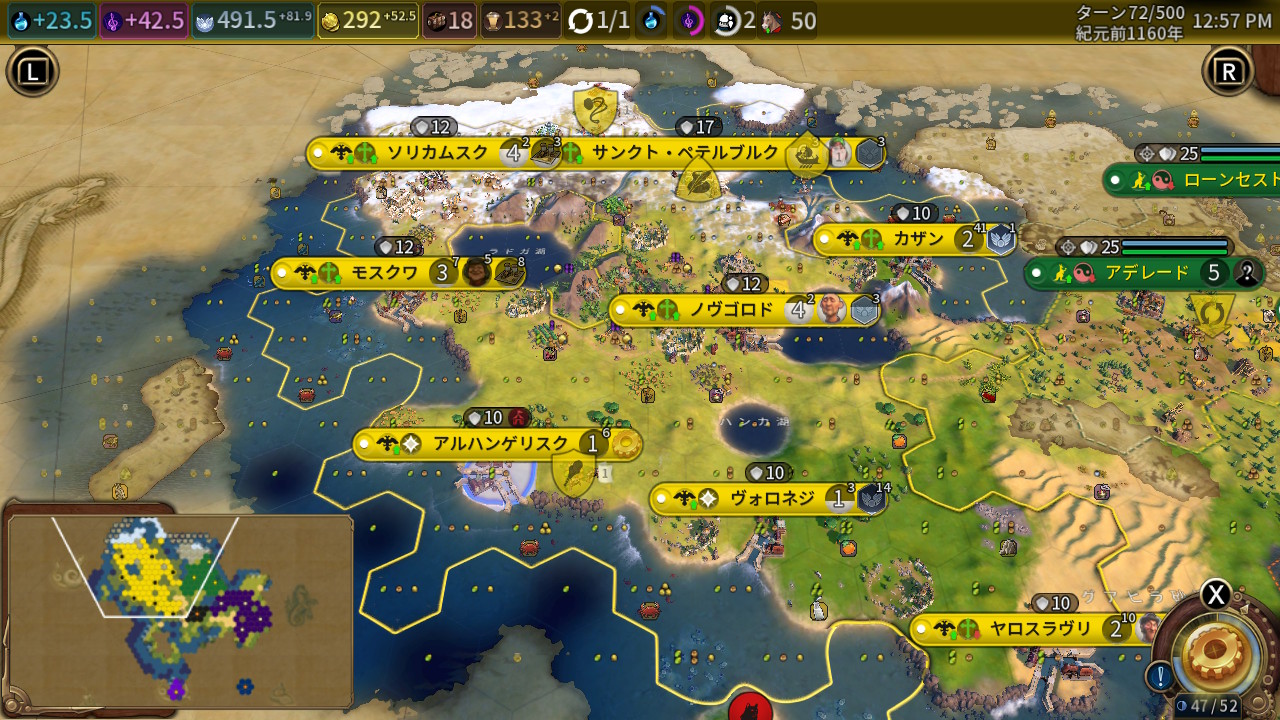Image resolution: width=1280 pixels, height=720 pixels.
Task: Open the blue exclamation notification icon
Action: pos(1160,677)
